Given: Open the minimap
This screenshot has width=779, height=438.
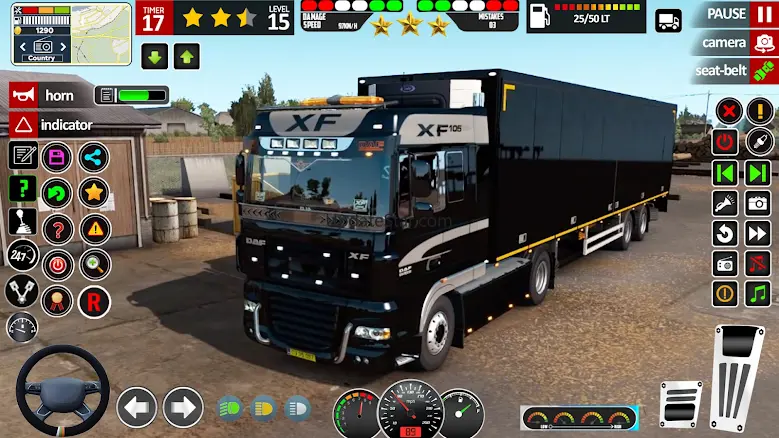Looking at the screenshot, I should tap(71, 33).
